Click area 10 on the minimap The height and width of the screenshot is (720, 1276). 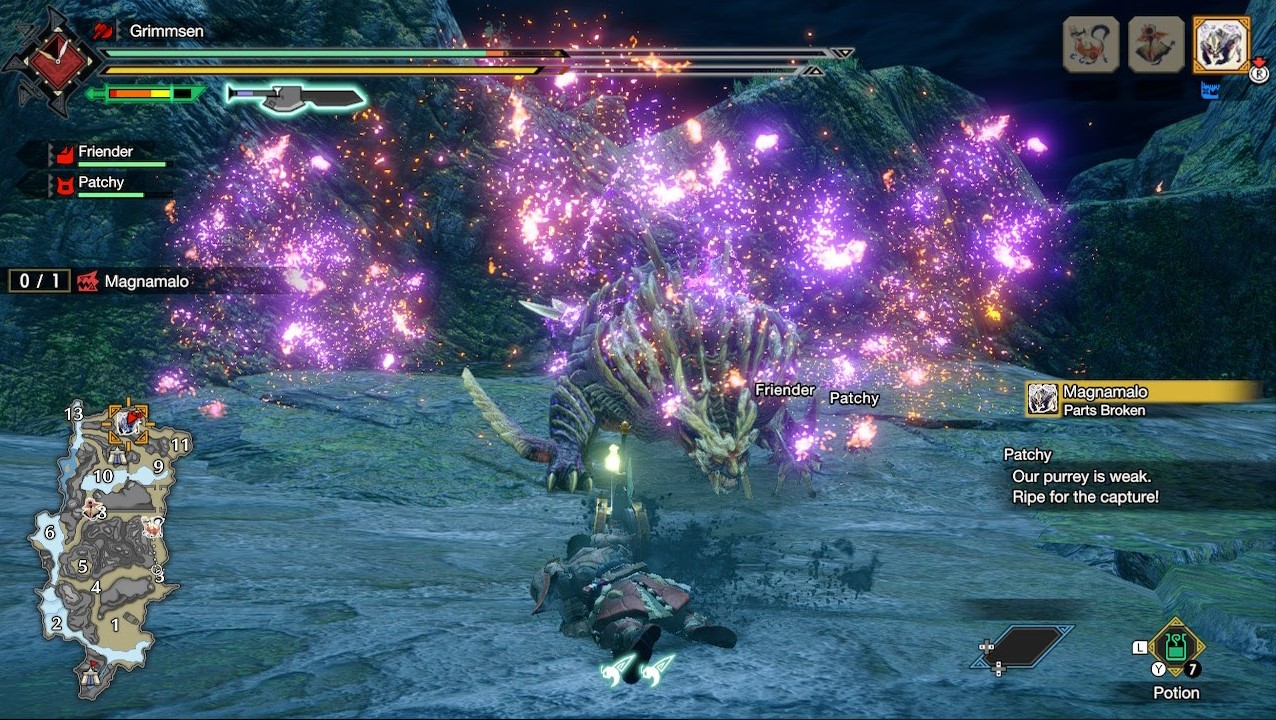point(103,477)
